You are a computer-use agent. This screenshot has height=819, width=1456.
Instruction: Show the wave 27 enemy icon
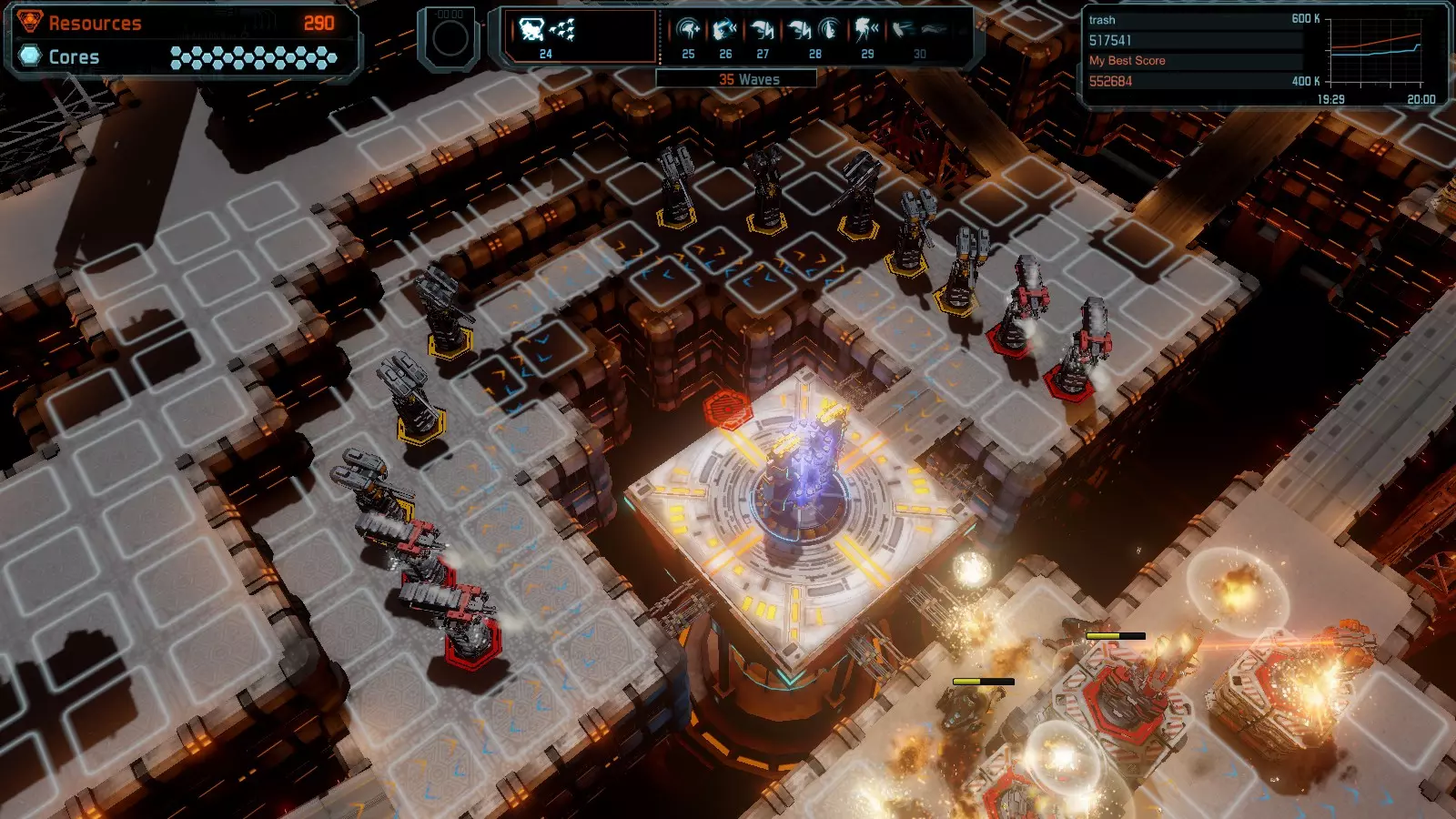[763, 32]
